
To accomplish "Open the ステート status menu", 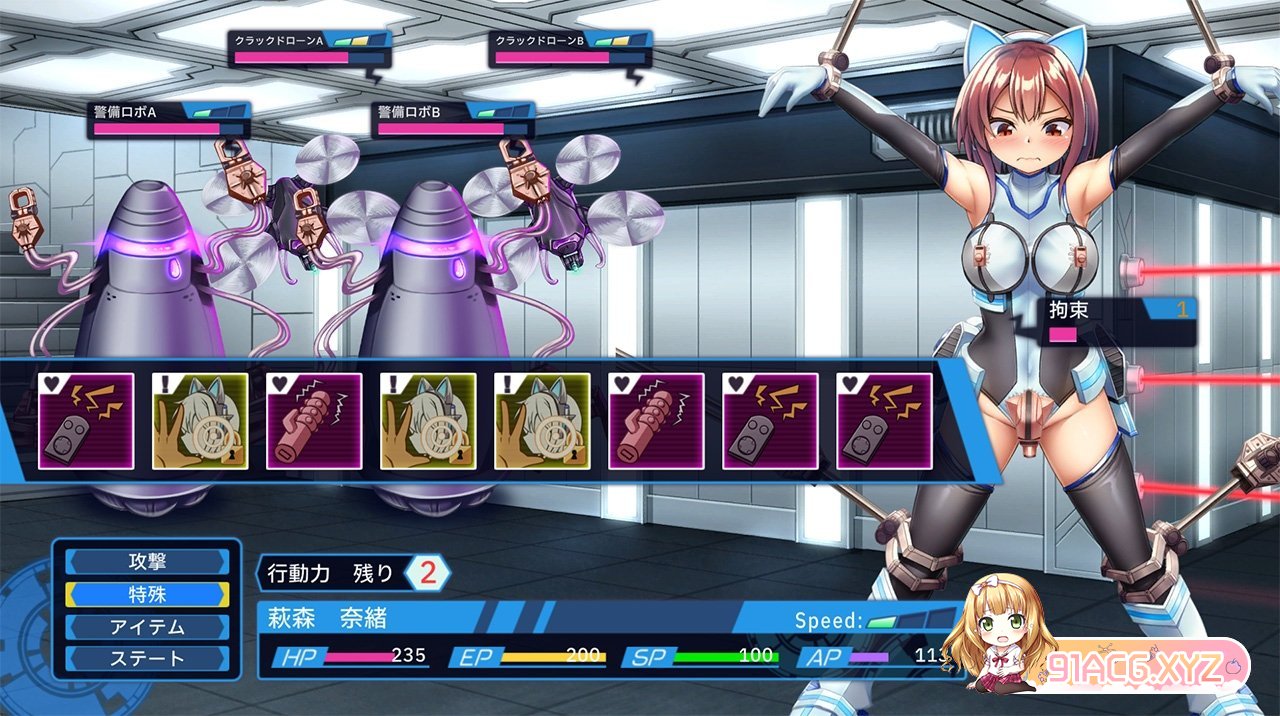I will pos(147,659).
